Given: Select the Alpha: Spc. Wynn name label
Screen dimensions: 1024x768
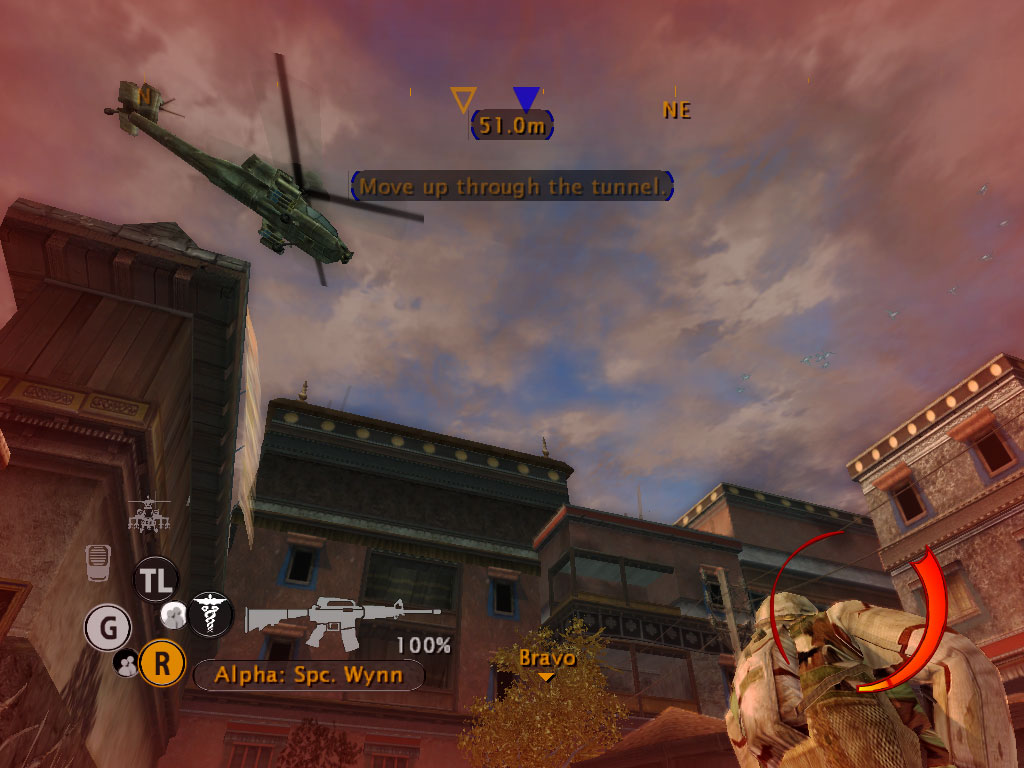Looking at the screenshot, I should pyautogui.click(x=308, y=675).
